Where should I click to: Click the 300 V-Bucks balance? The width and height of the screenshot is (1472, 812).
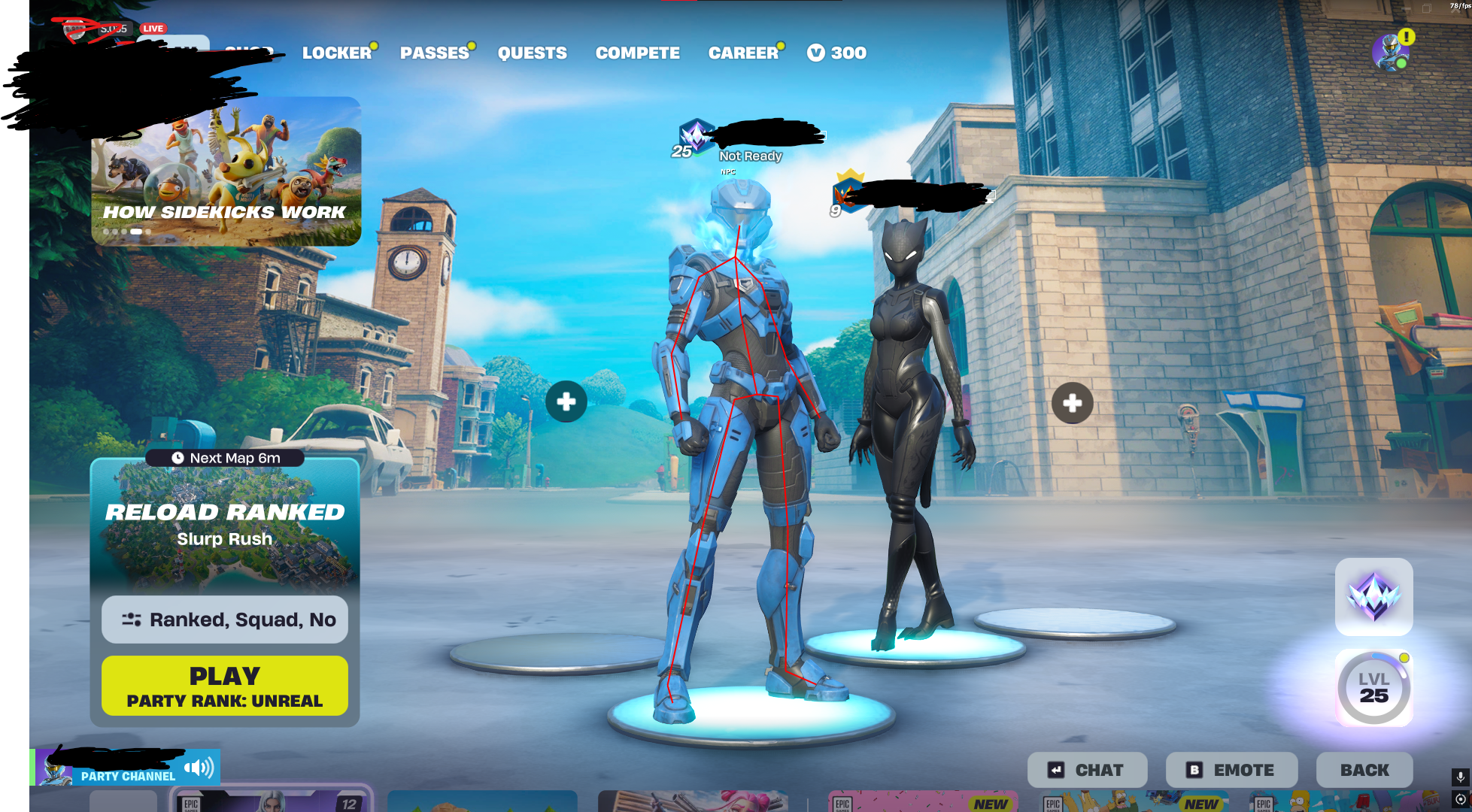pos(837,53)
